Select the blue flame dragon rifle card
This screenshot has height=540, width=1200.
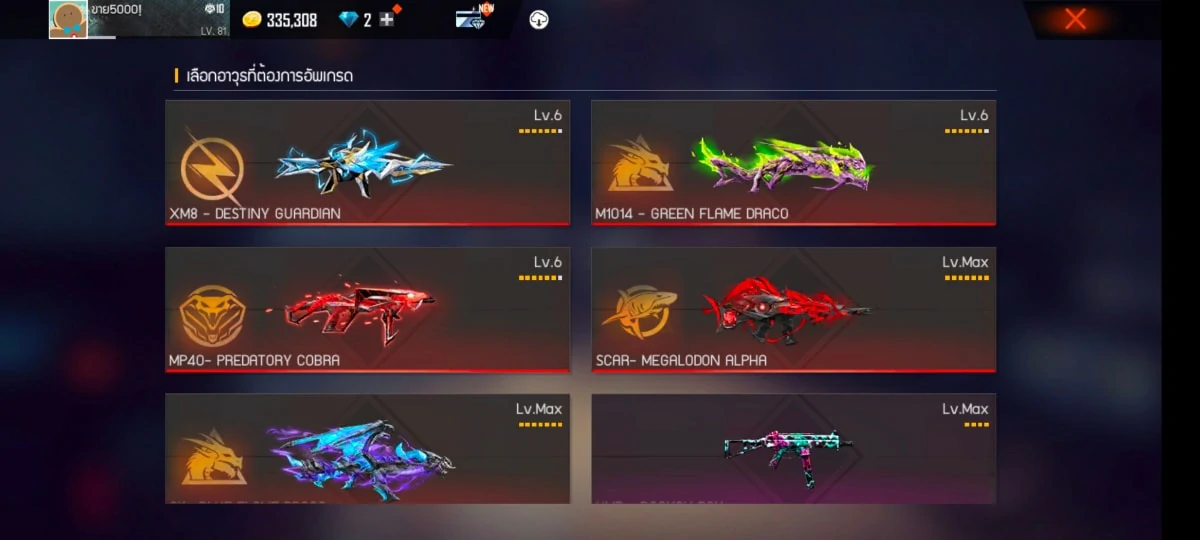pyautogui.click(x=368, y=448)
